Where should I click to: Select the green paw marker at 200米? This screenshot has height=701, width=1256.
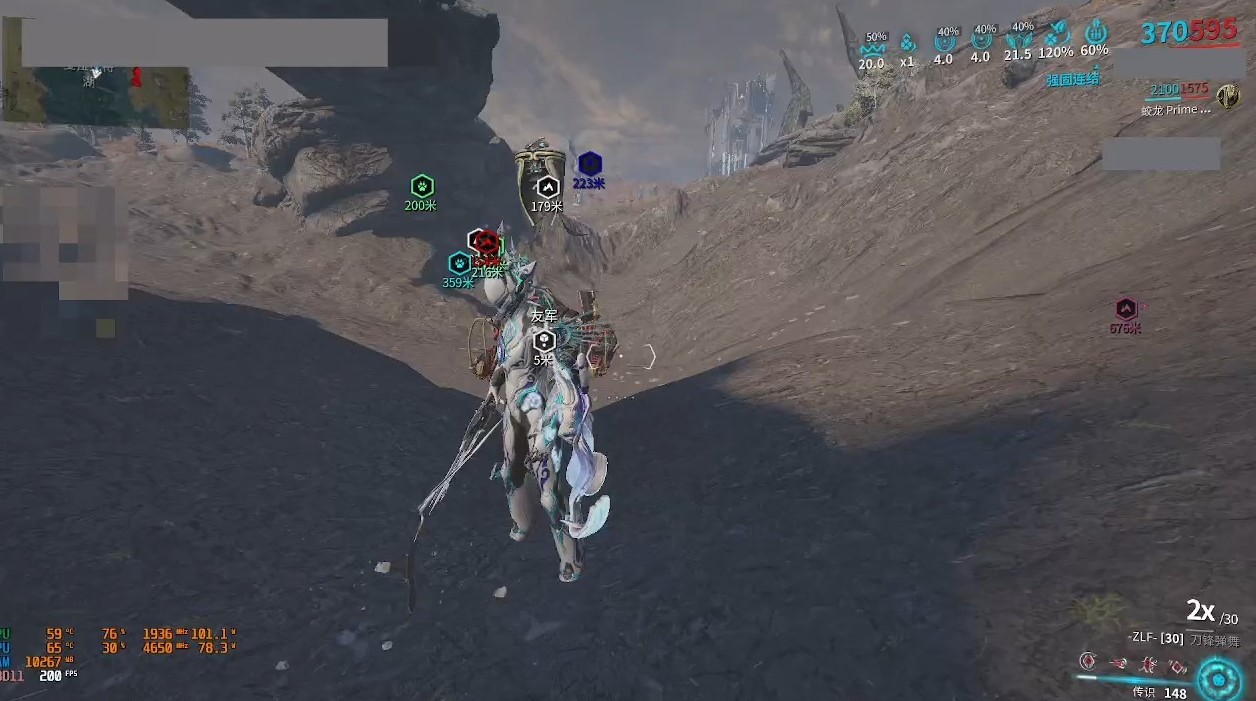point(422,186)
